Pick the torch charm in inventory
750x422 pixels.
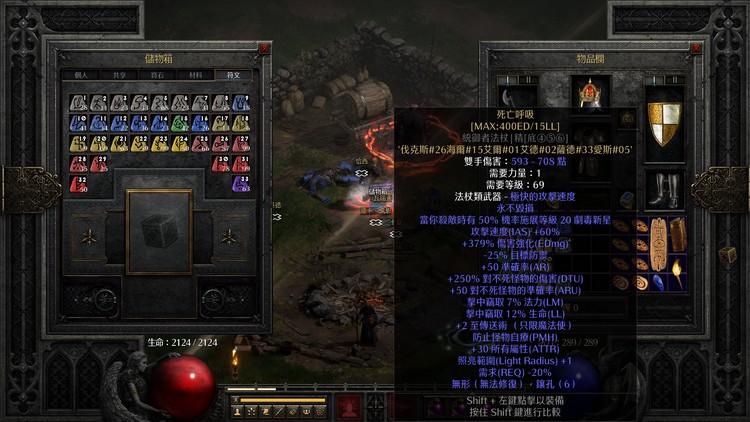click(676, 270)
